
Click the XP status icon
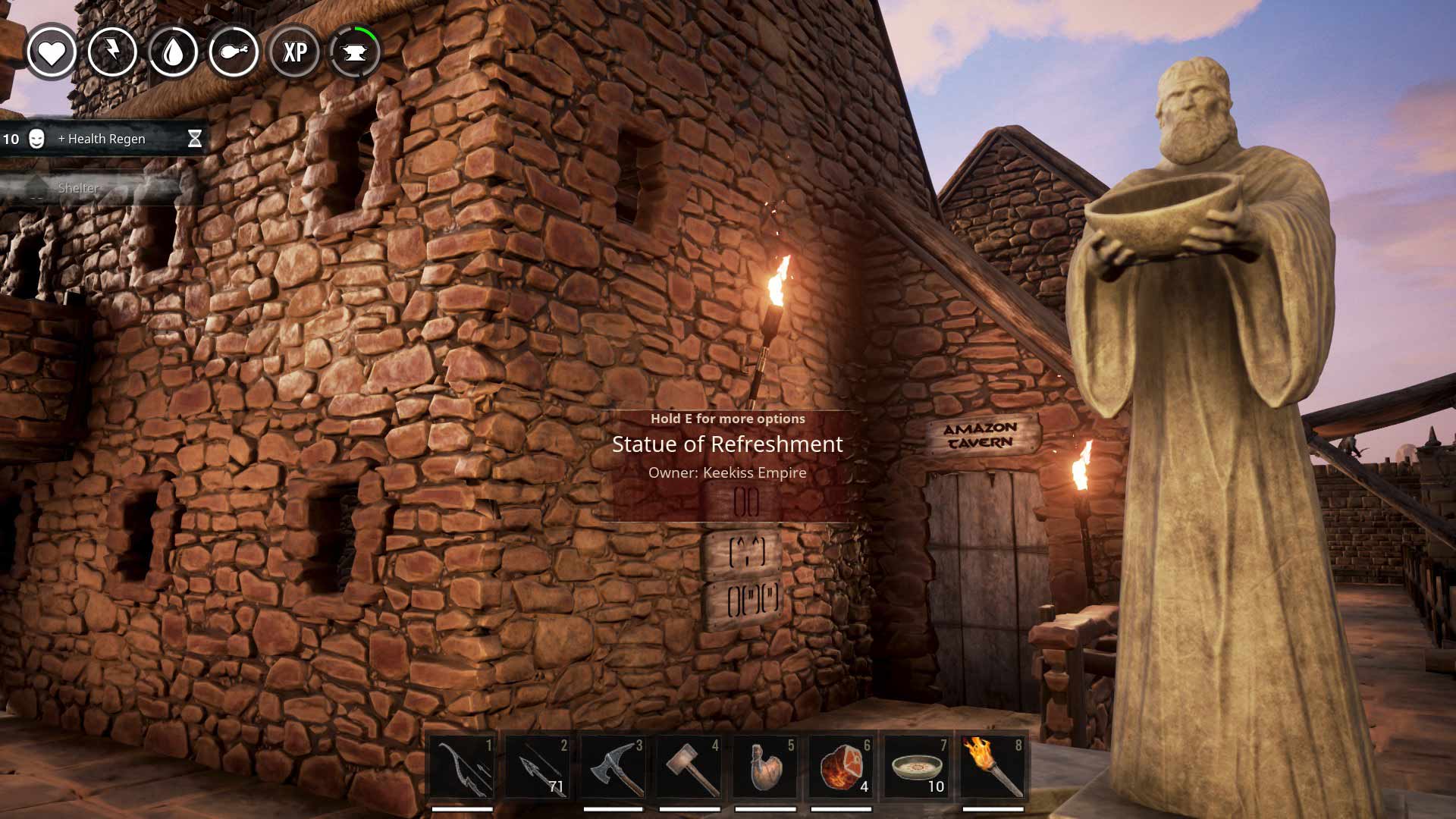tap(294, 52)
